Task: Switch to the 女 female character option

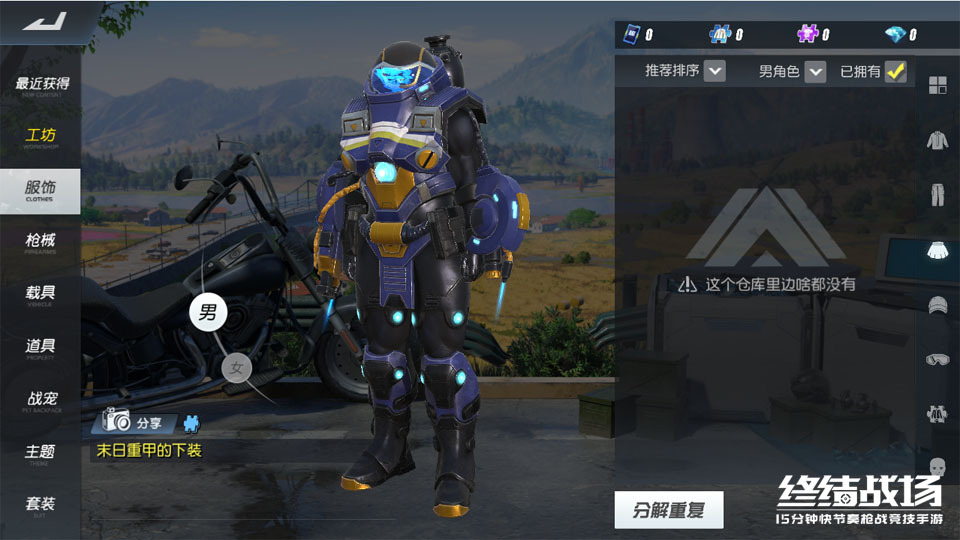Action: click(237, 368)
